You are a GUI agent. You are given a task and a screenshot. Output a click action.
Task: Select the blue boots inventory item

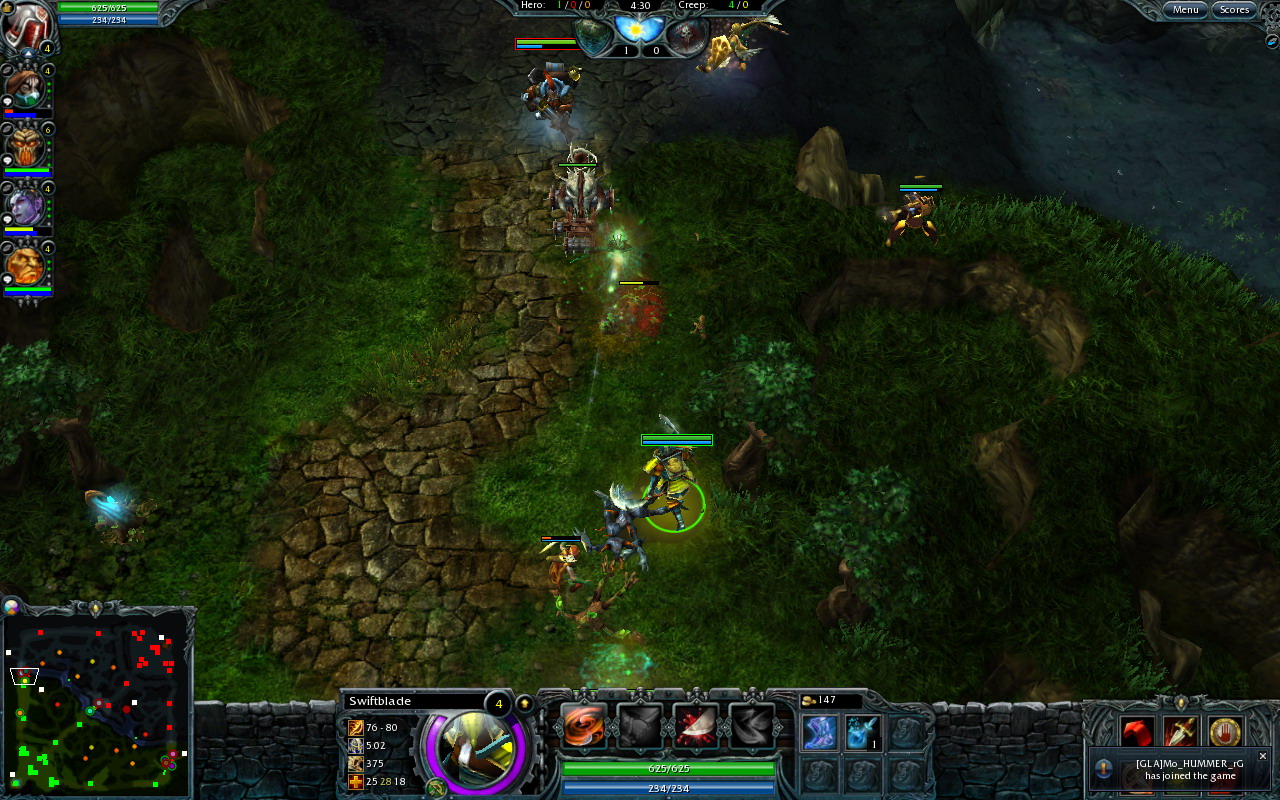pyautogui.click(x=820, y=733)
